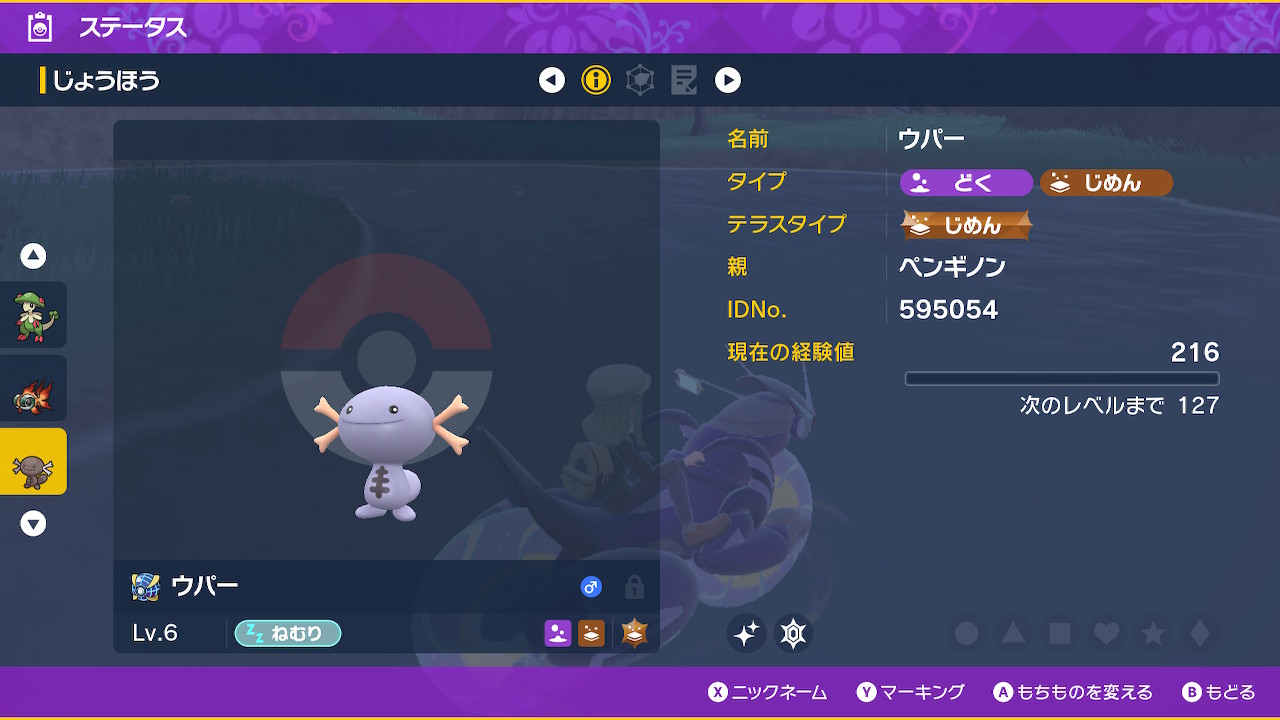Viewport: 1280px width, 720px height.
Task: Select the green Pokémon icon in sidebar
Action: (33, 313)
